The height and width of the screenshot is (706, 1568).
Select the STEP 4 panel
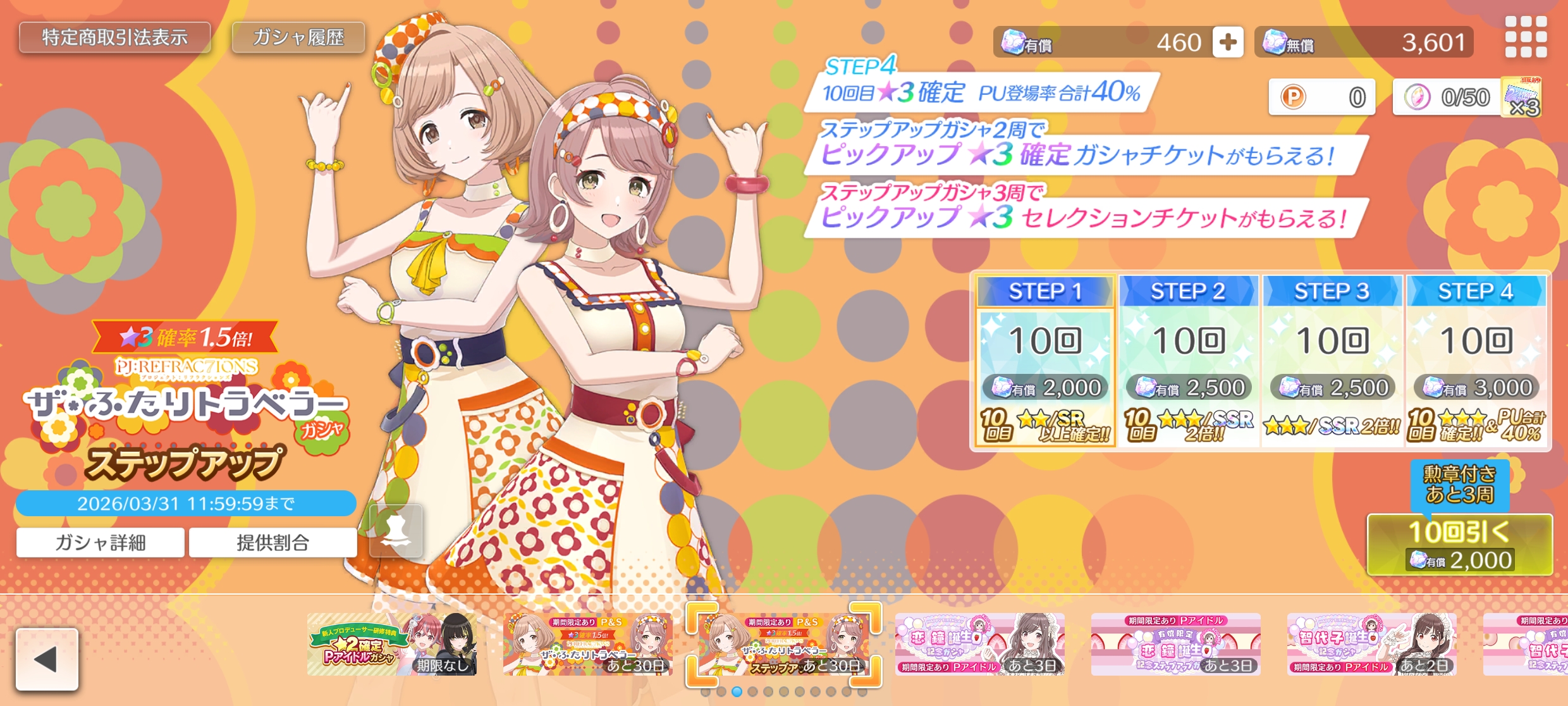pyautogui.click(x=1476, y=361)
